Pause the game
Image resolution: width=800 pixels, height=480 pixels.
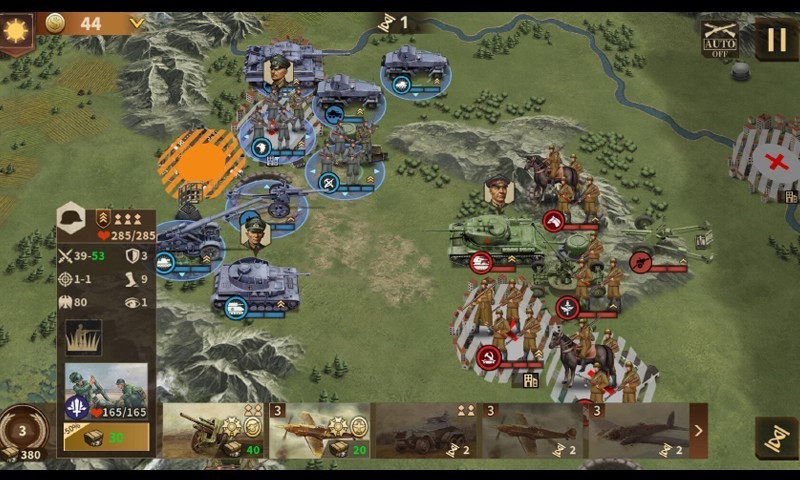776,40
